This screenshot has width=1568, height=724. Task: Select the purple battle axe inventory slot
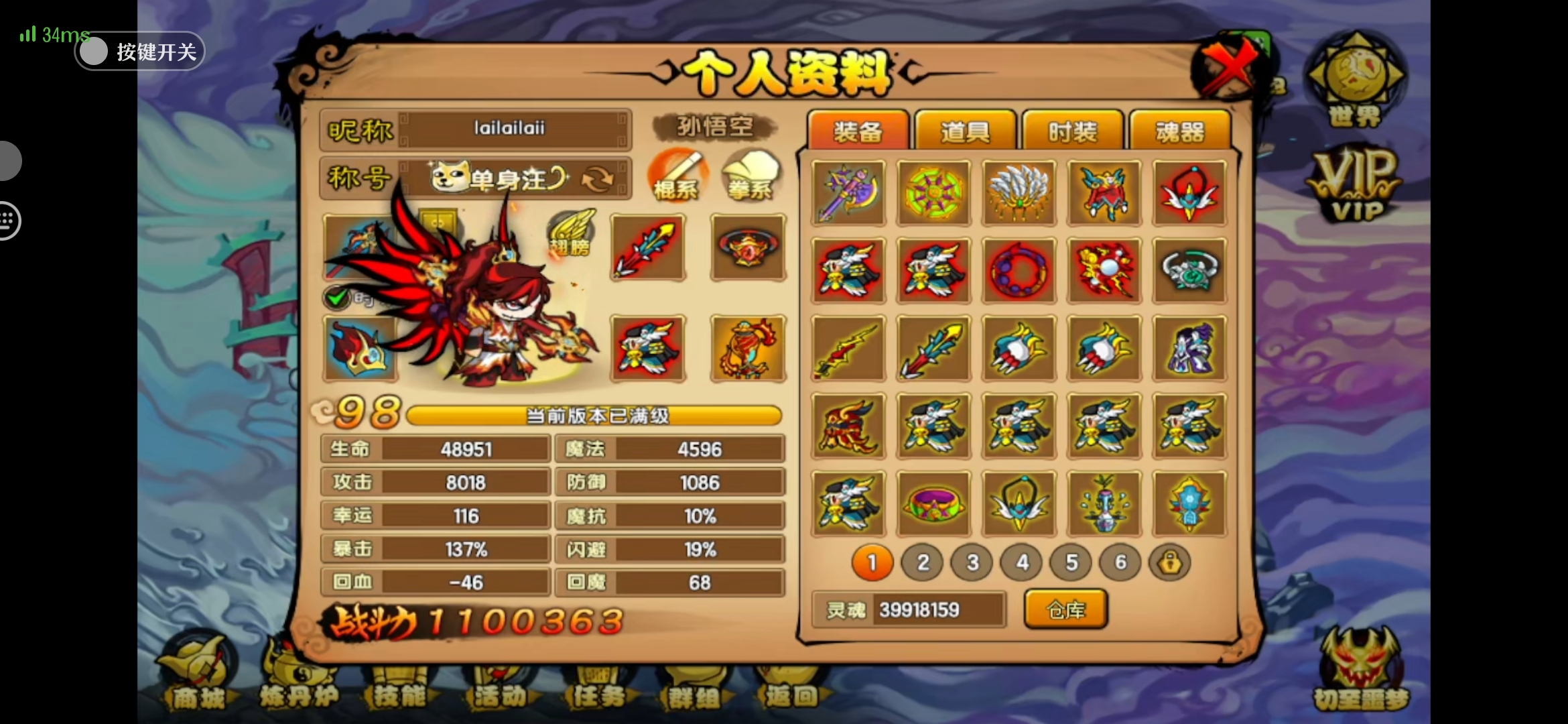848,193
